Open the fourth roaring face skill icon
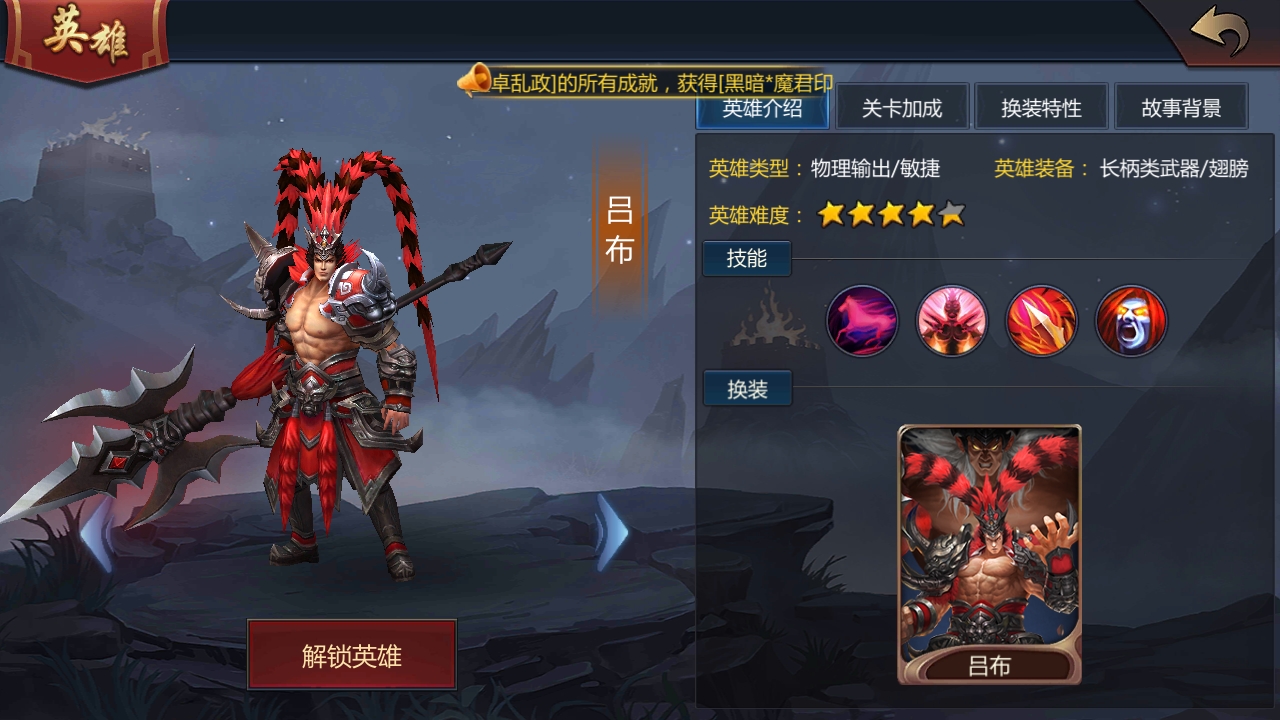1280x720 pixels. point(1129,321)
